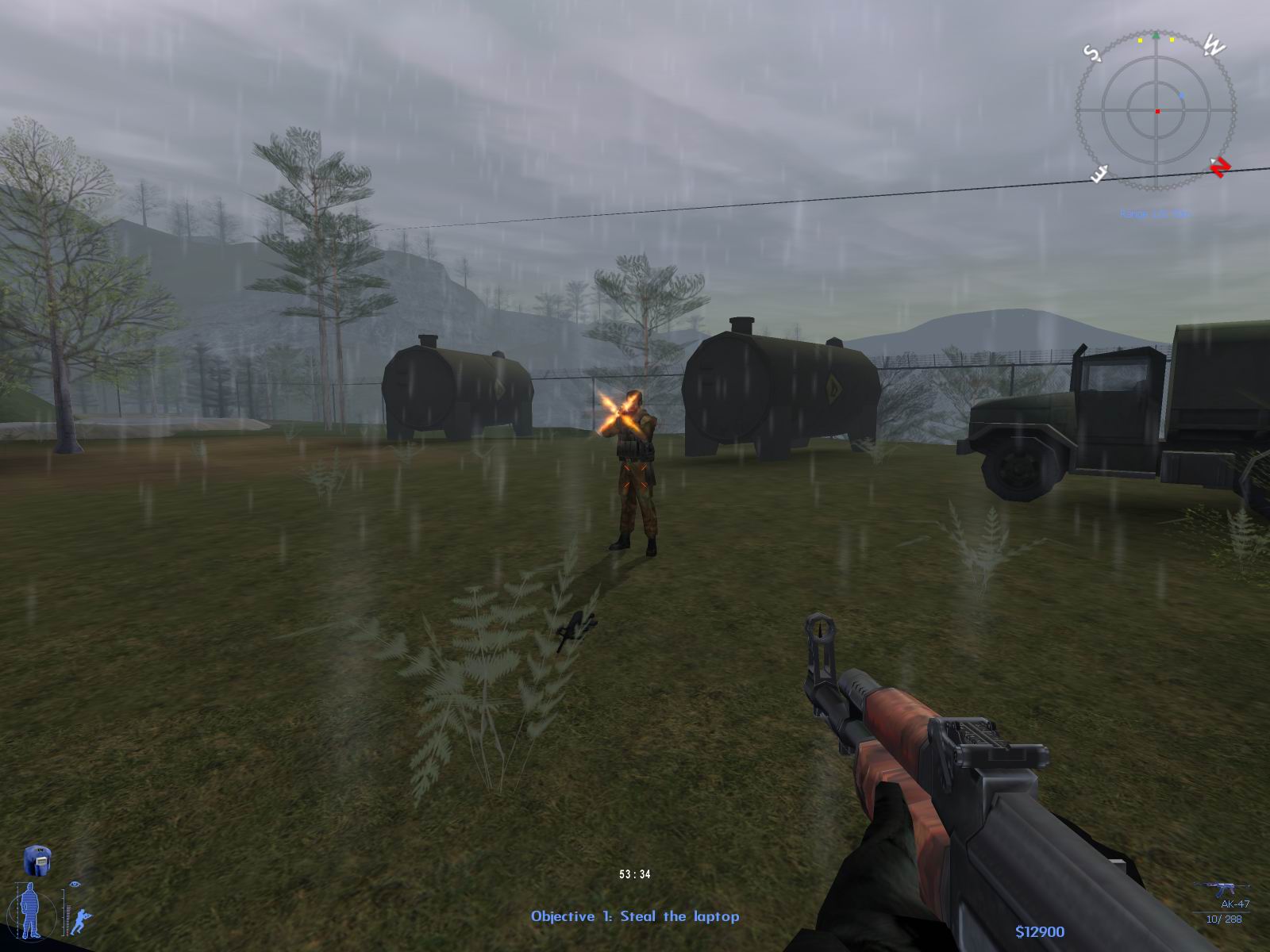This screenshot has height=952, width=1270.
Task: Click the green compass heading arrow
Action: pyautogui.click(x=1156, y=36)
